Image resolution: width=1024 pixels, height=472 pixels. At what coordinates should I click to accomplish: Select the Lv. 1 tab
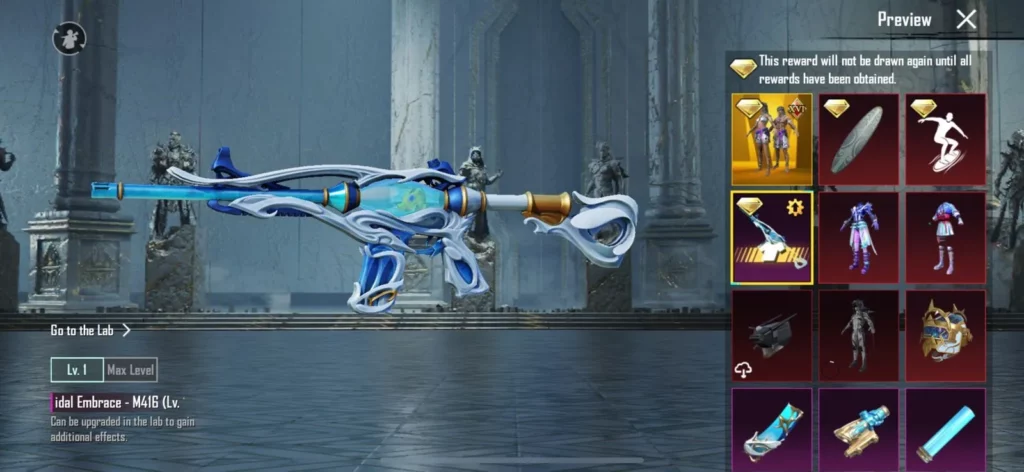77,370
